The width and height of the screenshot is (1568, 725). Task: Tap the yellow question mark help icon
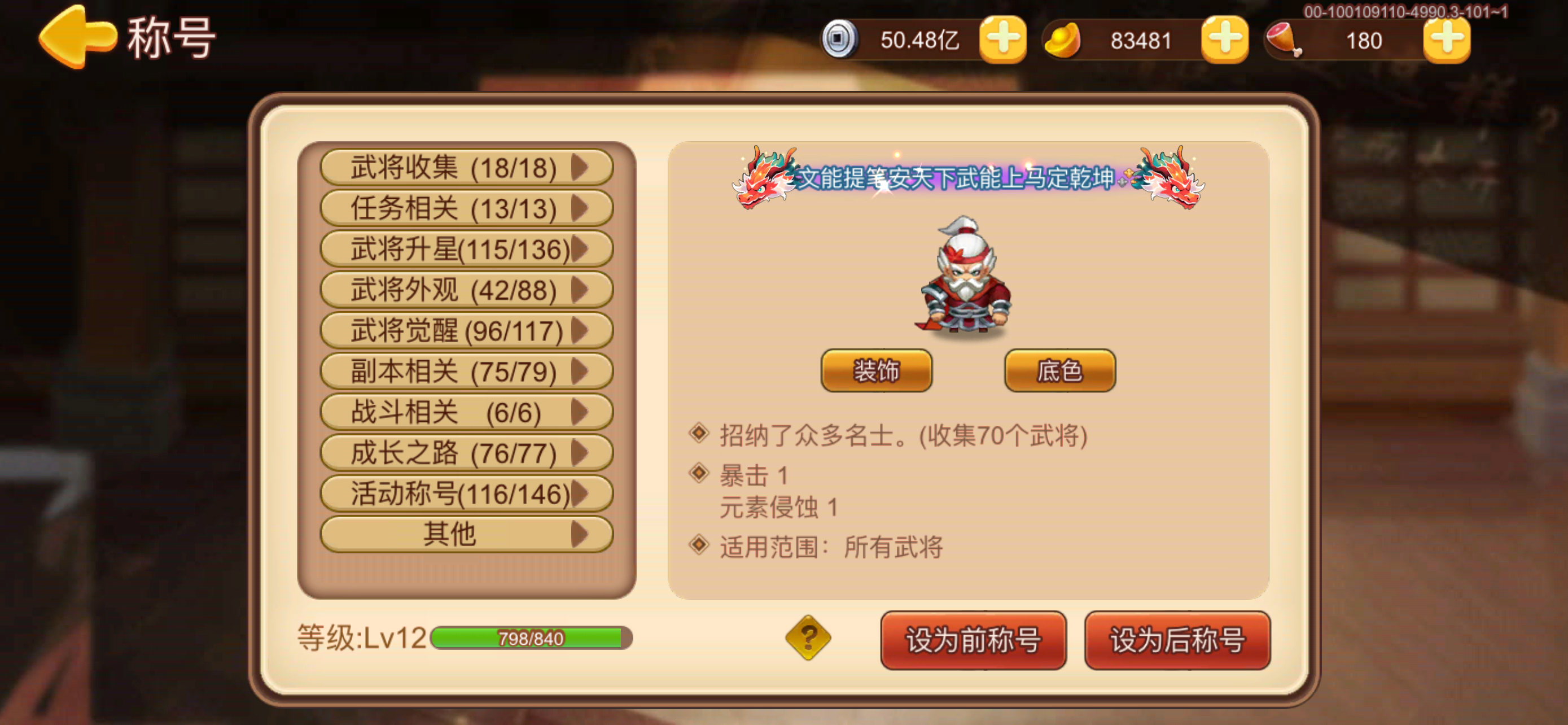click(x=808, y=639)
